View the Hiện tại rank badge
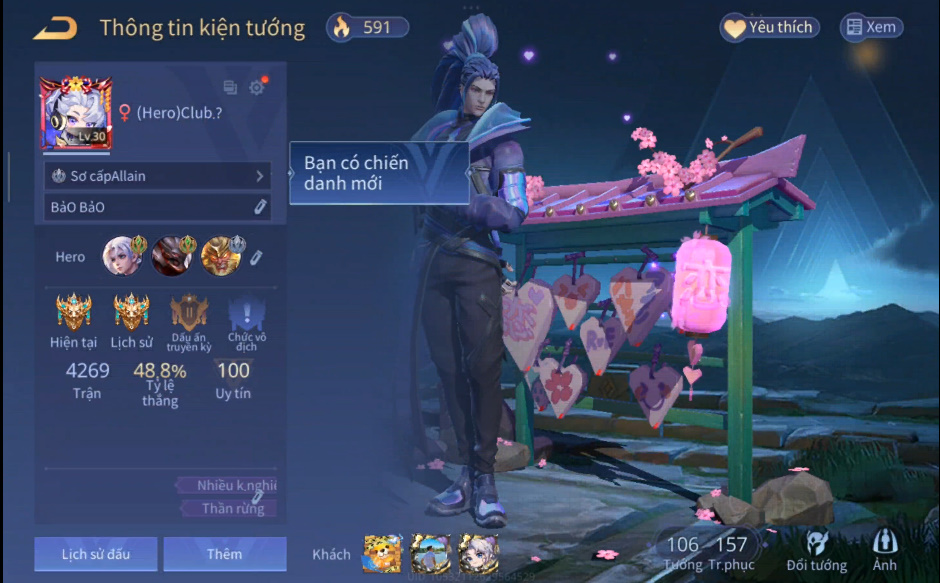The height and width of the screenshot is (583, 940). [74, 313]
